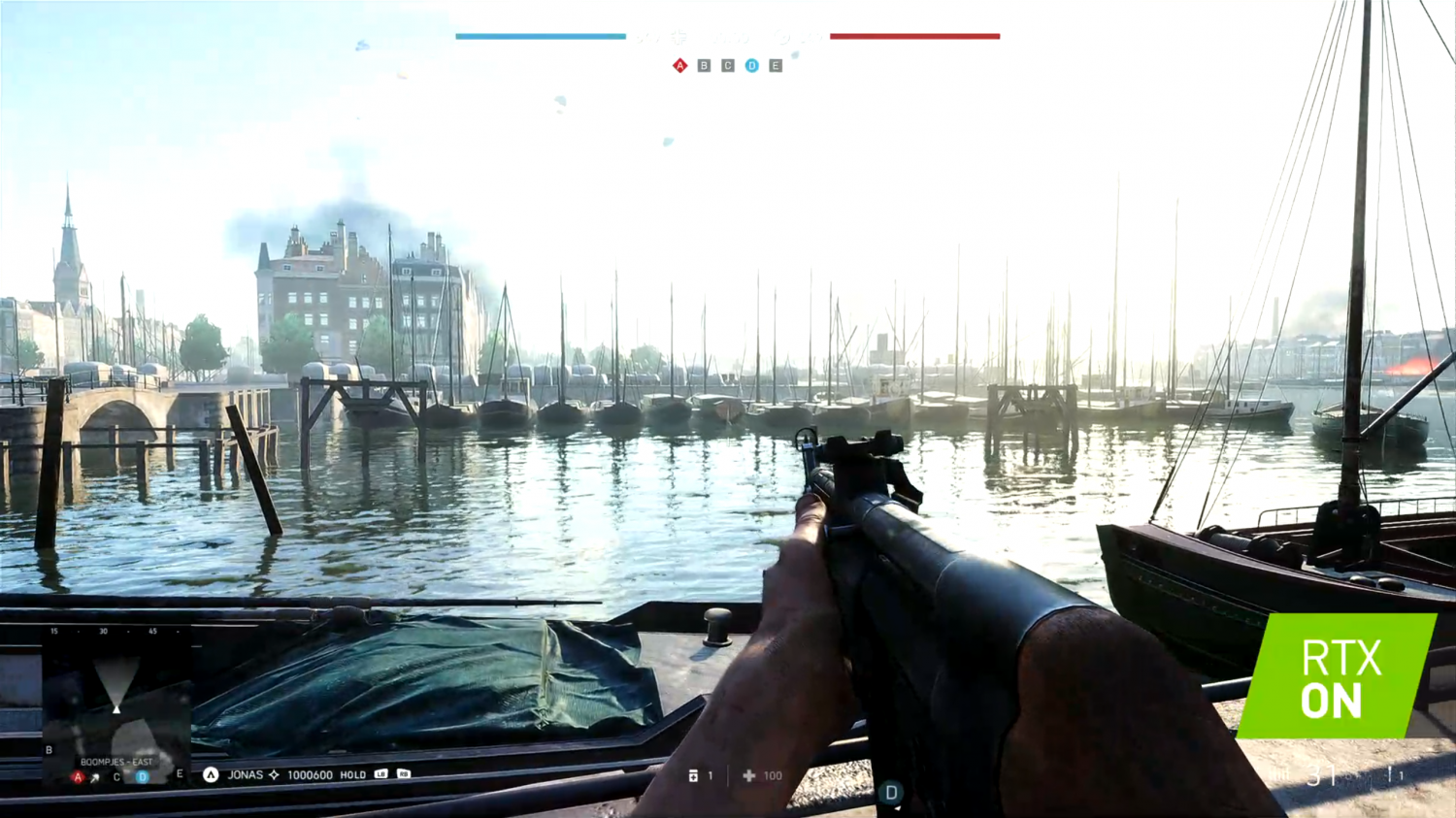The height and width of the screenshot is (818, 1456).
Task: Select the neutral objective E flag marker
Action: (776, 66)
